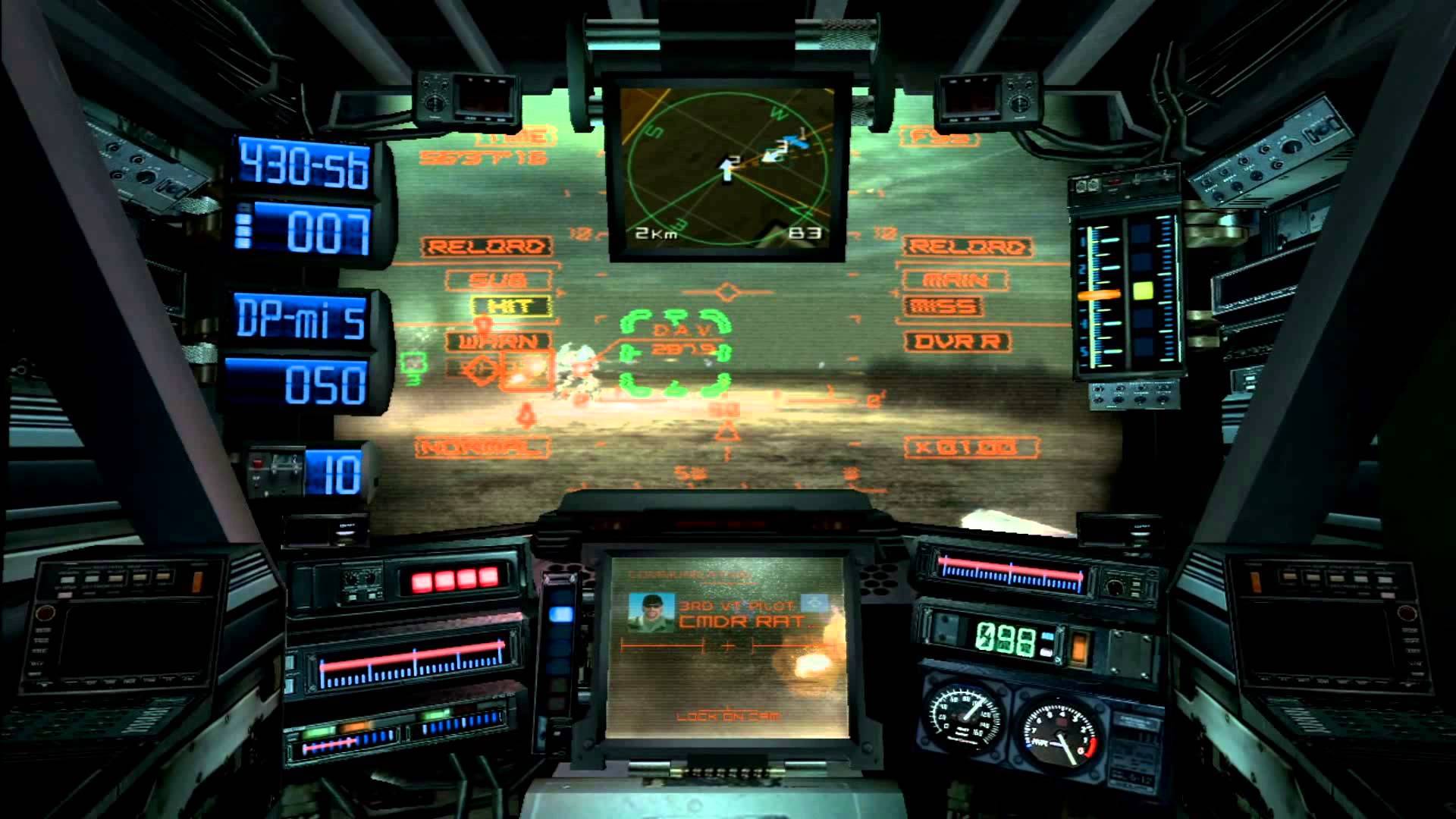Click the NORMAL mode indicator
Image resolution: width=1456 pixels, height=819 pixels.
click(483, 447)
